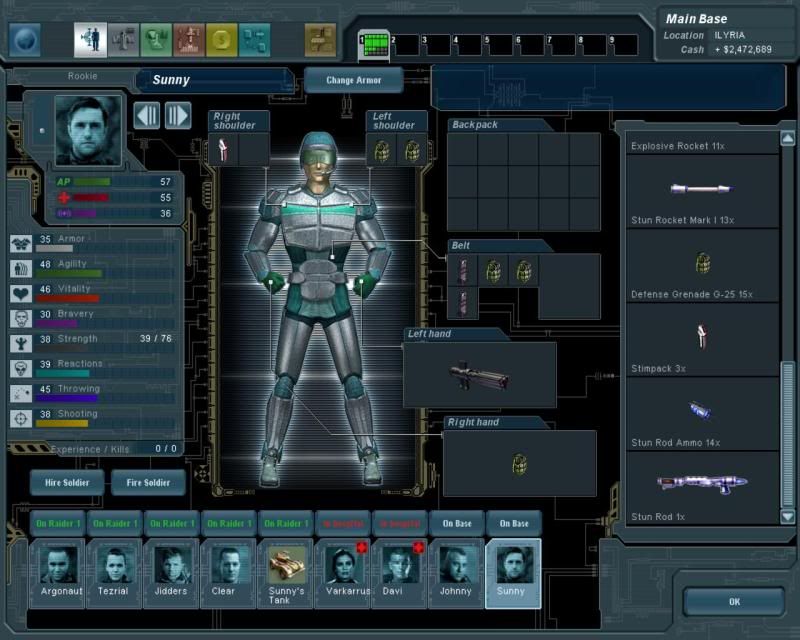Select Sunny's Tank unit
This screenshot has height=640, width=800.
[286, 573]
